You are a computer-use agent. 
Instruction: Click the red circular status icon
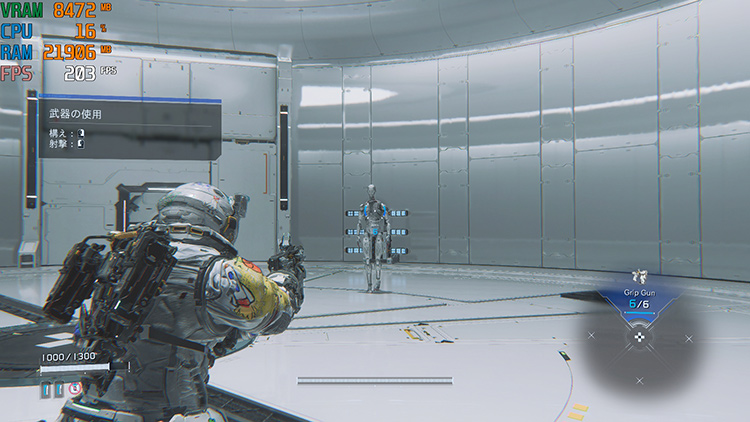[x=74, y=388]
